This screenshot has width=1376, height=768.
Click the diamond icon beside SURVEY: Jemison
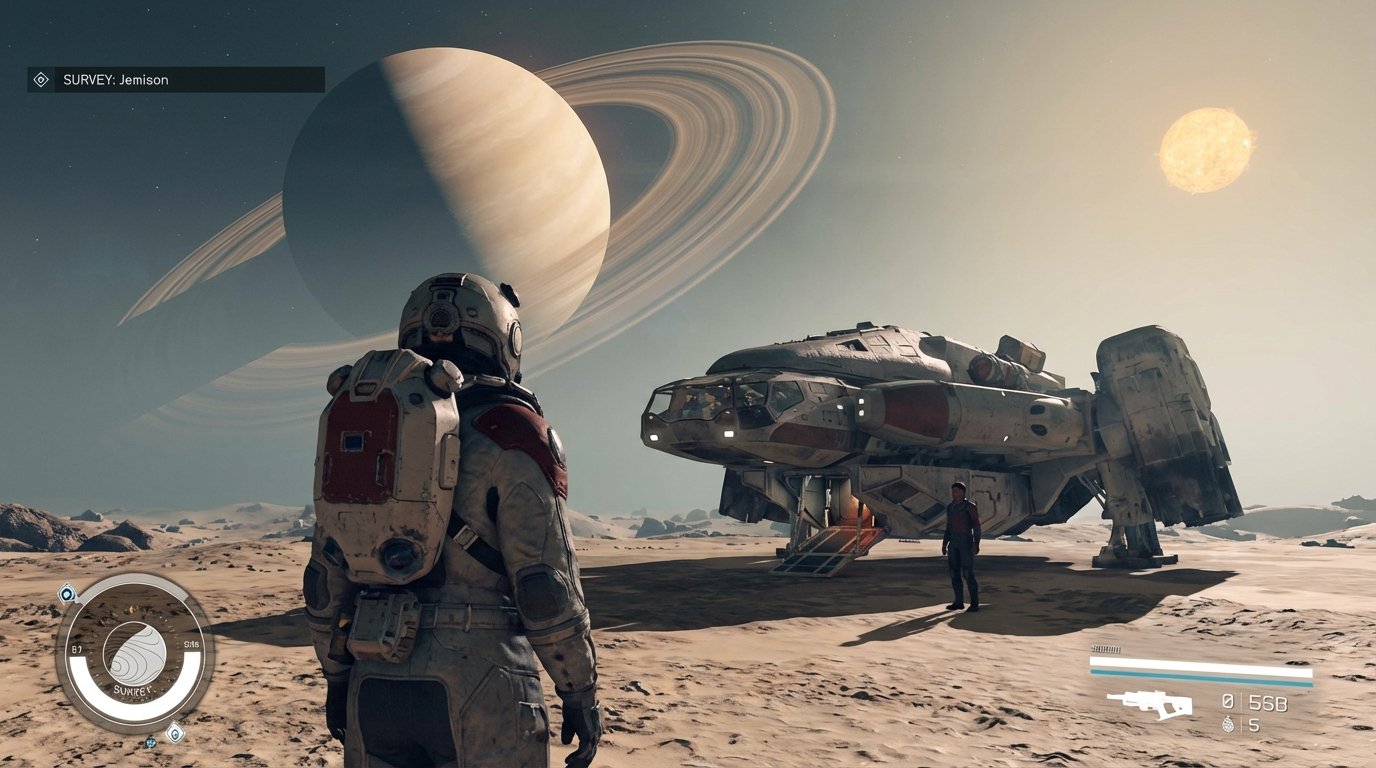click(x=40, y=79)
